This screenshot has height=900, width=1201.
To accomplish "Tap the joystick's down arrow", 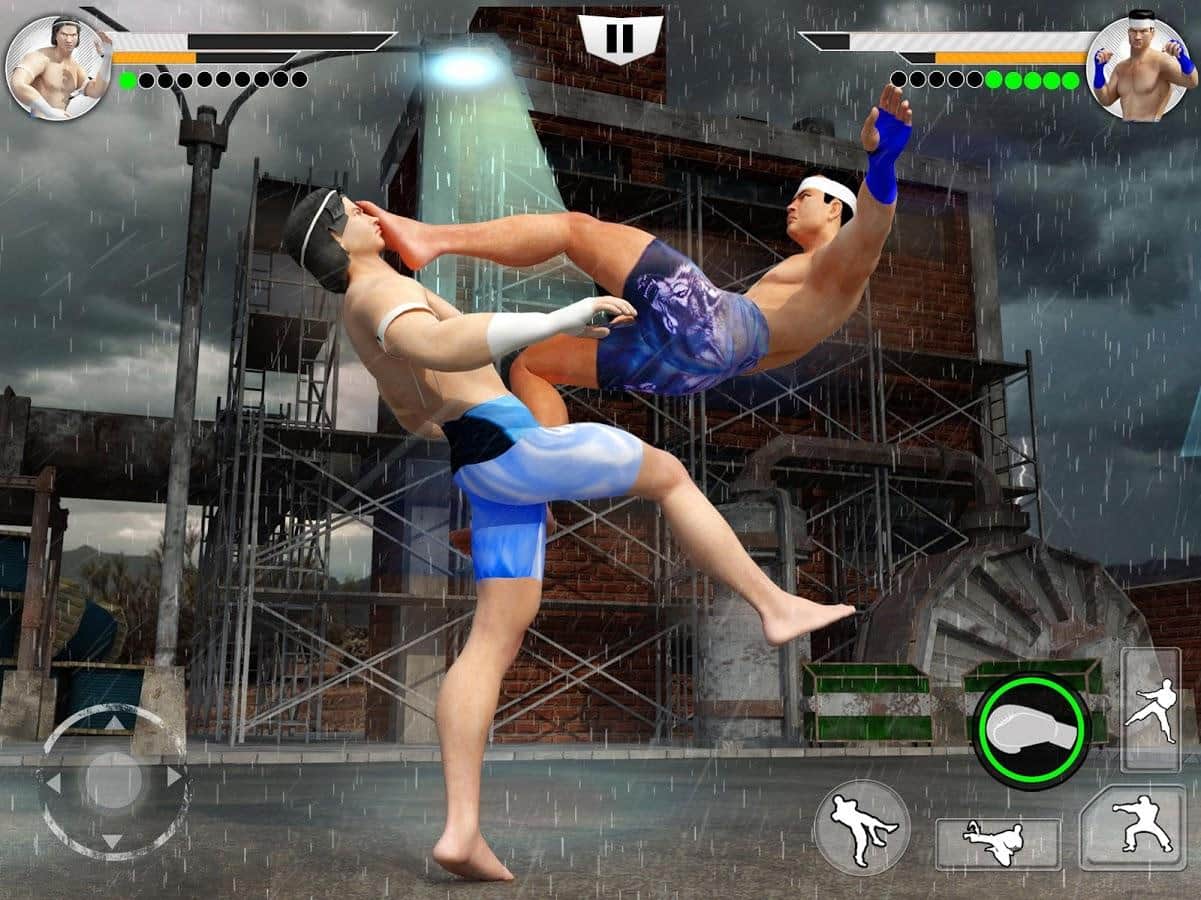I will point(113,840).
